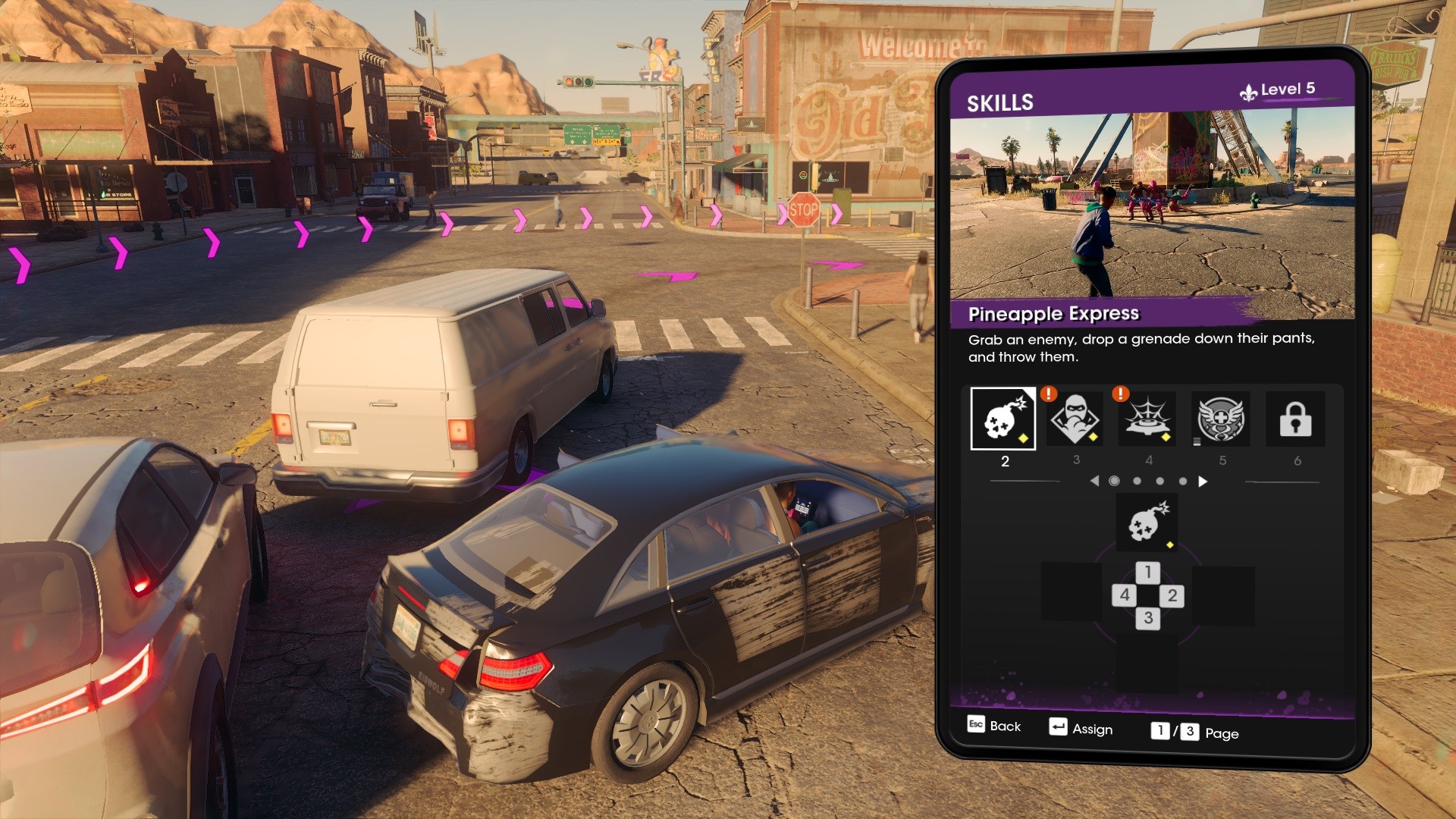Screen dimensions: 1456x819
Task: Go to the previous skills page arrow
Action: click(1094, 482)
